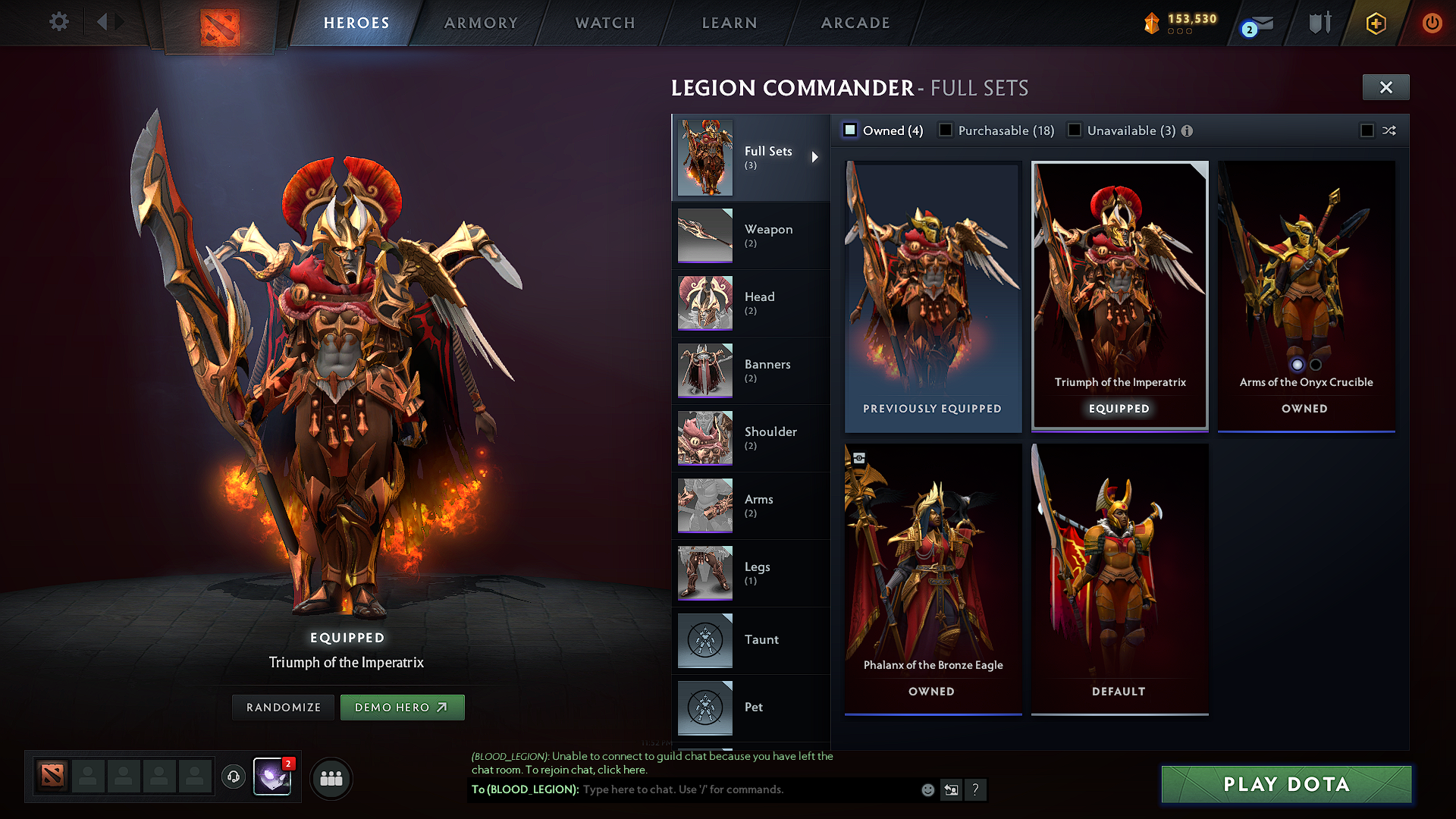The width and height of the screenshot is (1456, 819).
Task: Switch to the ARCADE tab
Action: click(855, 23)
